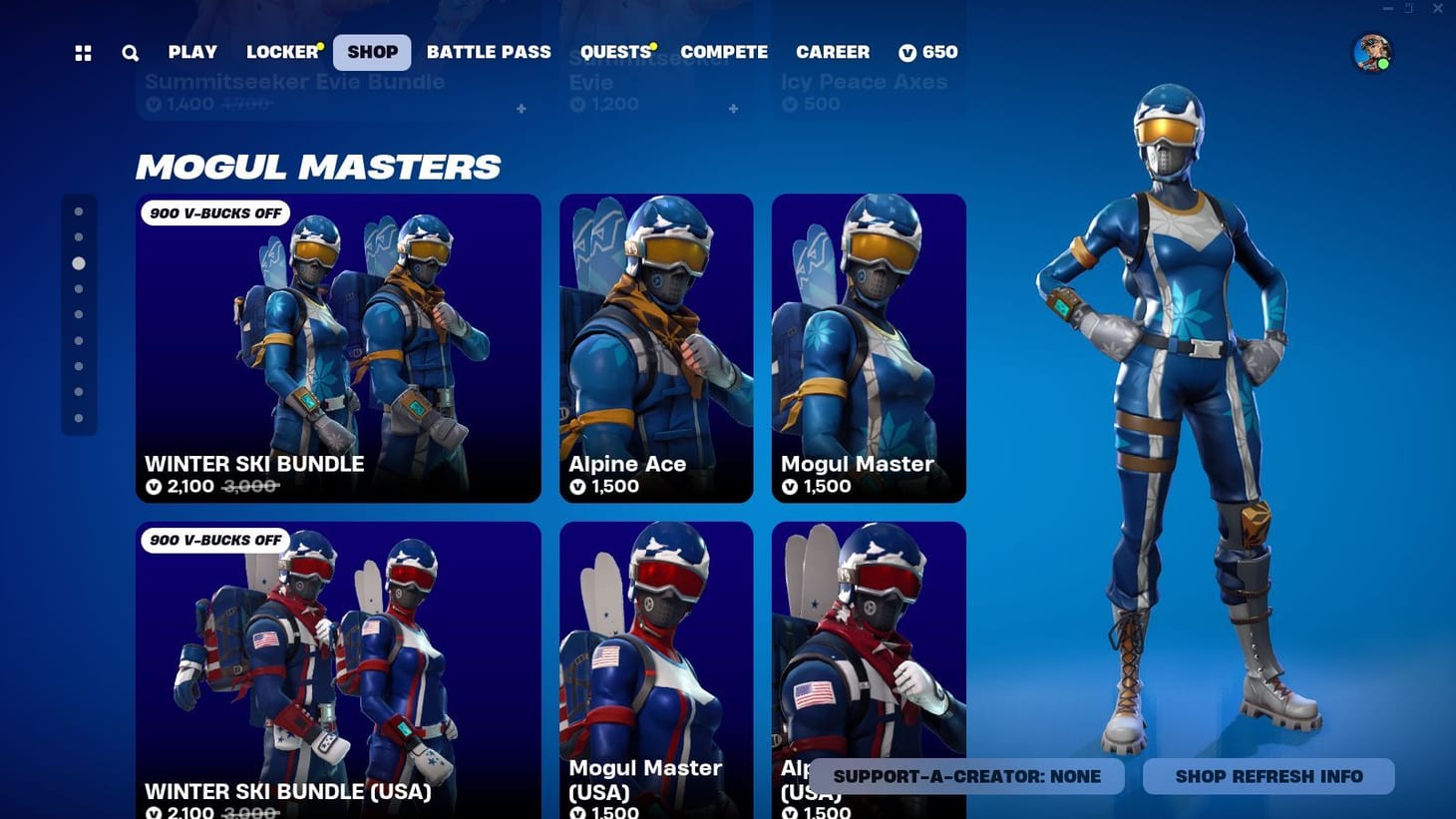Select the top dot of the section navigator
This screenshot has height=819, width=1456.
[x=80, y=210]
